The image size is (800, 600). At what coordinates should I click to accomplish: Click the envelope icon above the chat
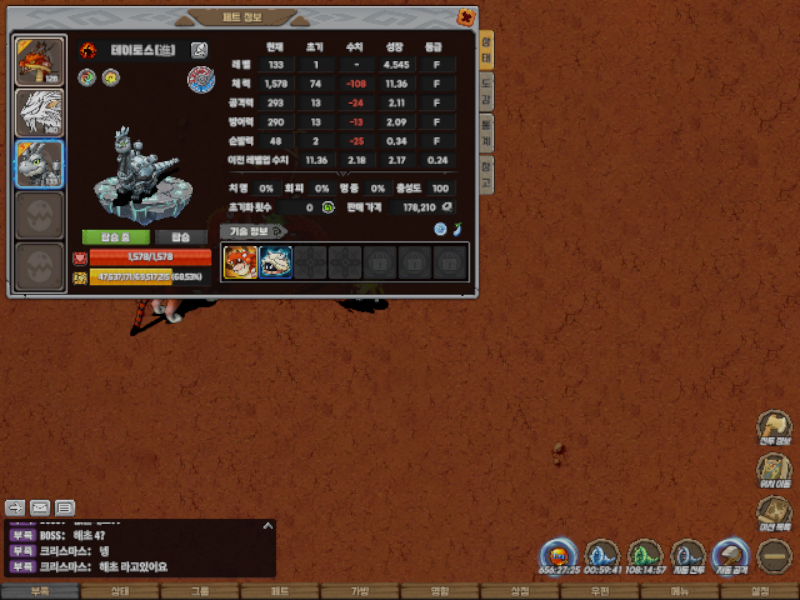pos(40,507)
